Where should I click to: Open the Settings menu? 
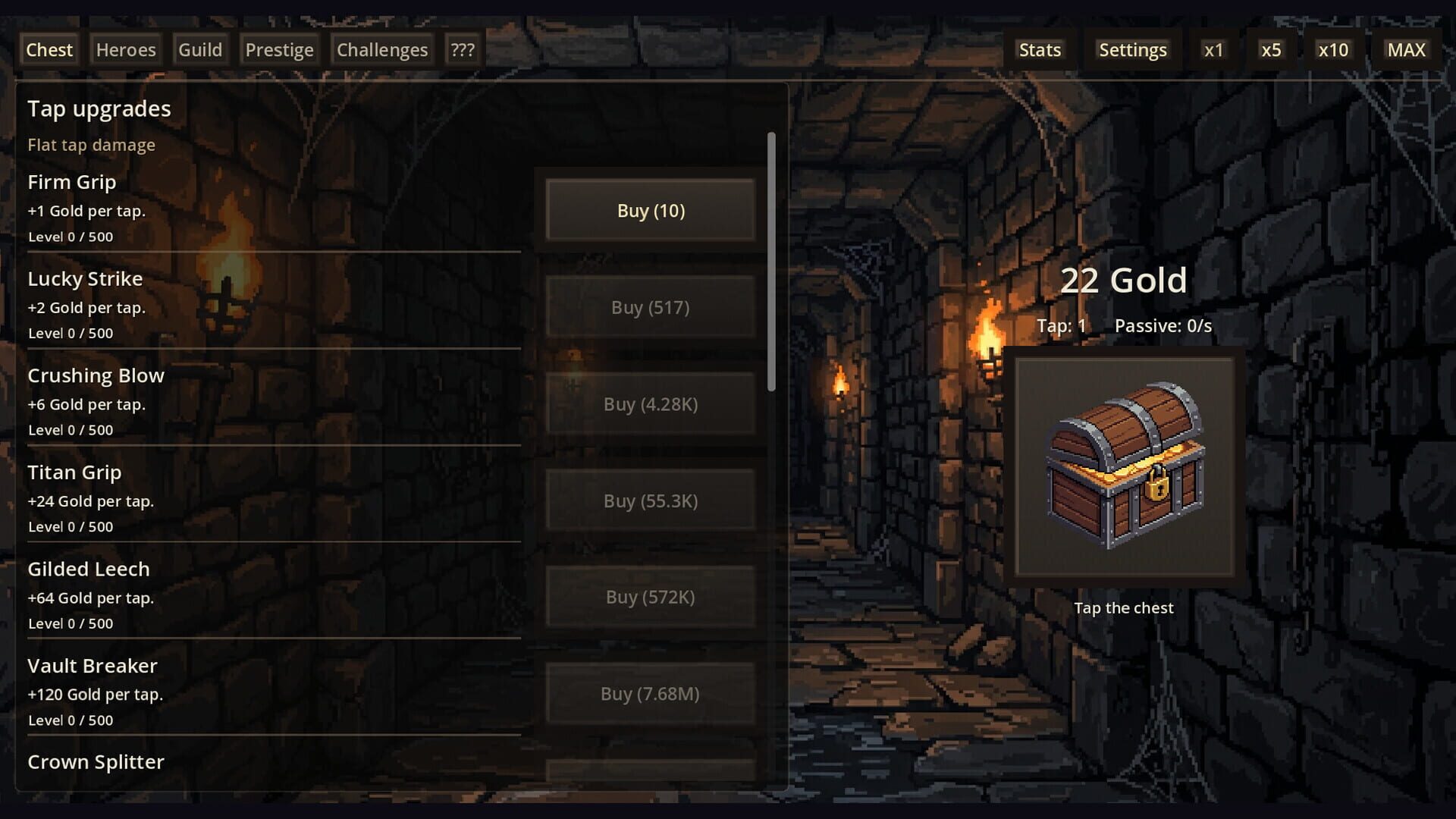coord(1132,49)
